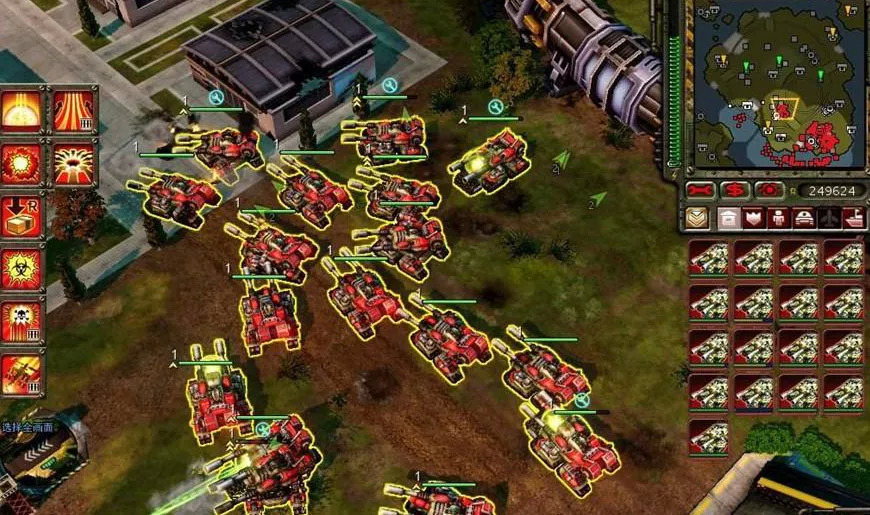Select the crate drop power marked R

pyautogui.click(x=20, y=215)
